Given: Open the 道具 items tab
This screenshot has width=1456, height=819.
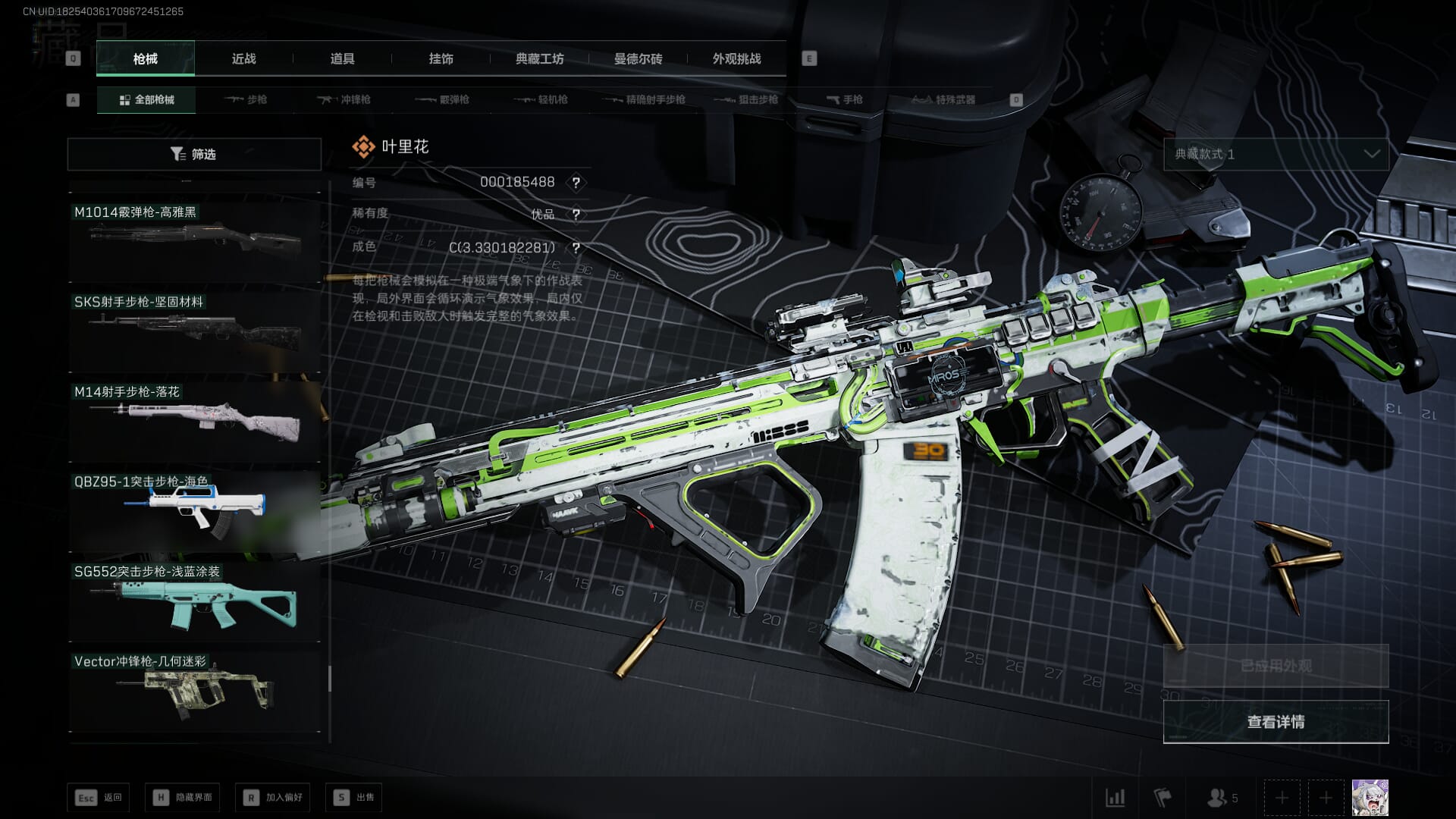Looking at the screenshot, I should pyautogui.click(x=342, y=59).
